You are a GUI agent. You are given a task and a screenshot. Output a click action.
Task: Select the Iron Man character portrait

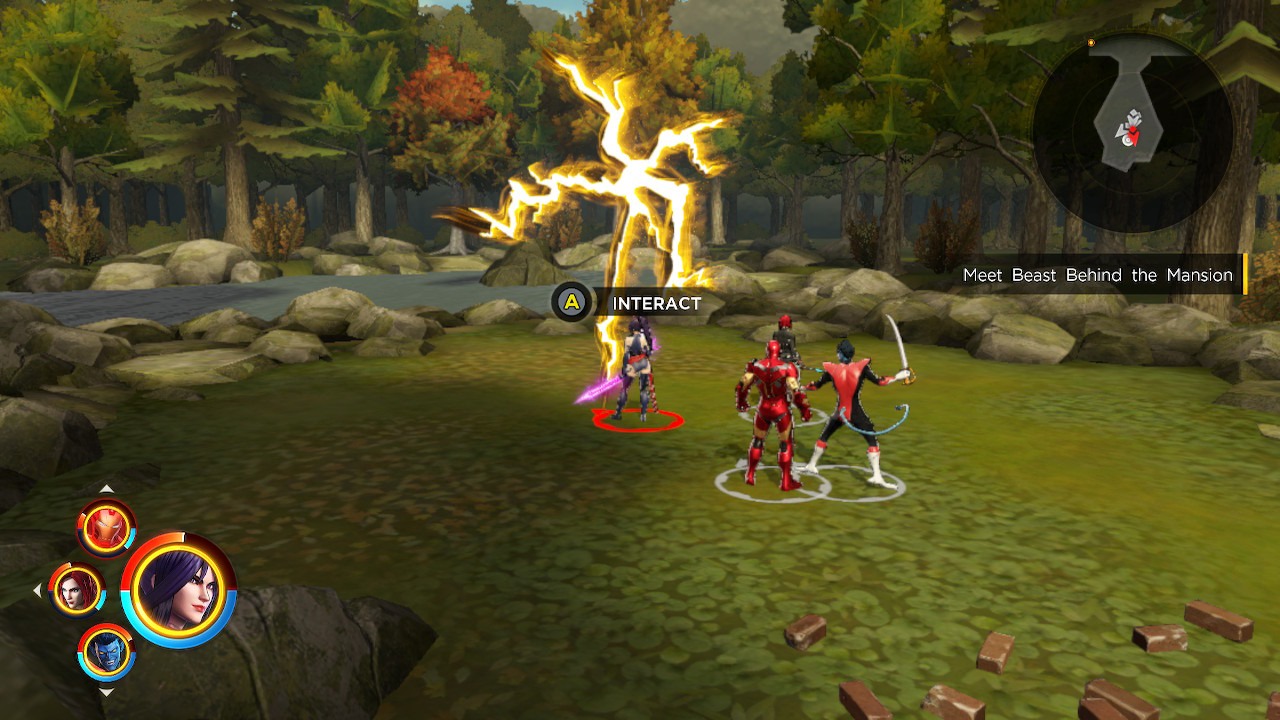pyautogui.click(x=105, y=525)
